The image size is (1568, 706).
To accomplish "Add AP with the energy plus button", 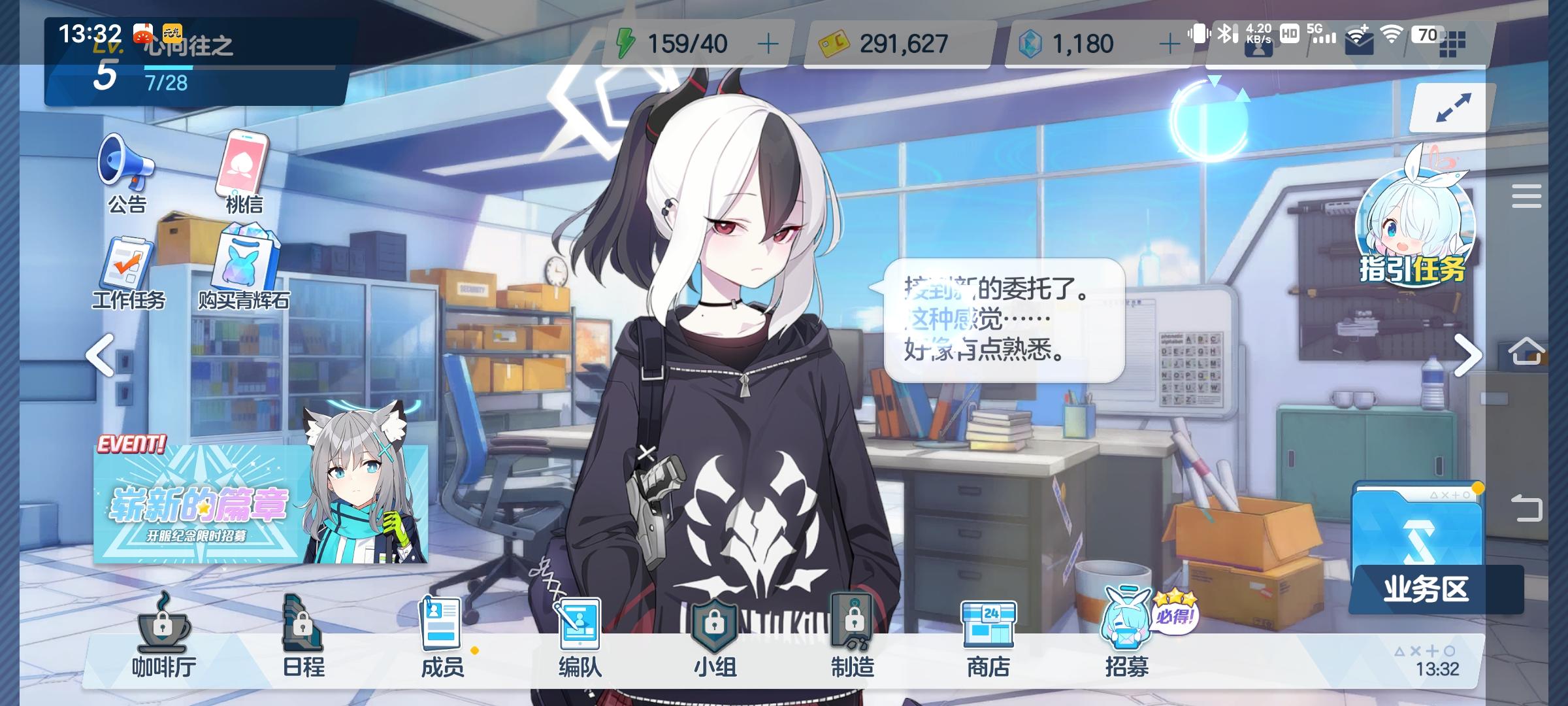I will pos(769,42).
